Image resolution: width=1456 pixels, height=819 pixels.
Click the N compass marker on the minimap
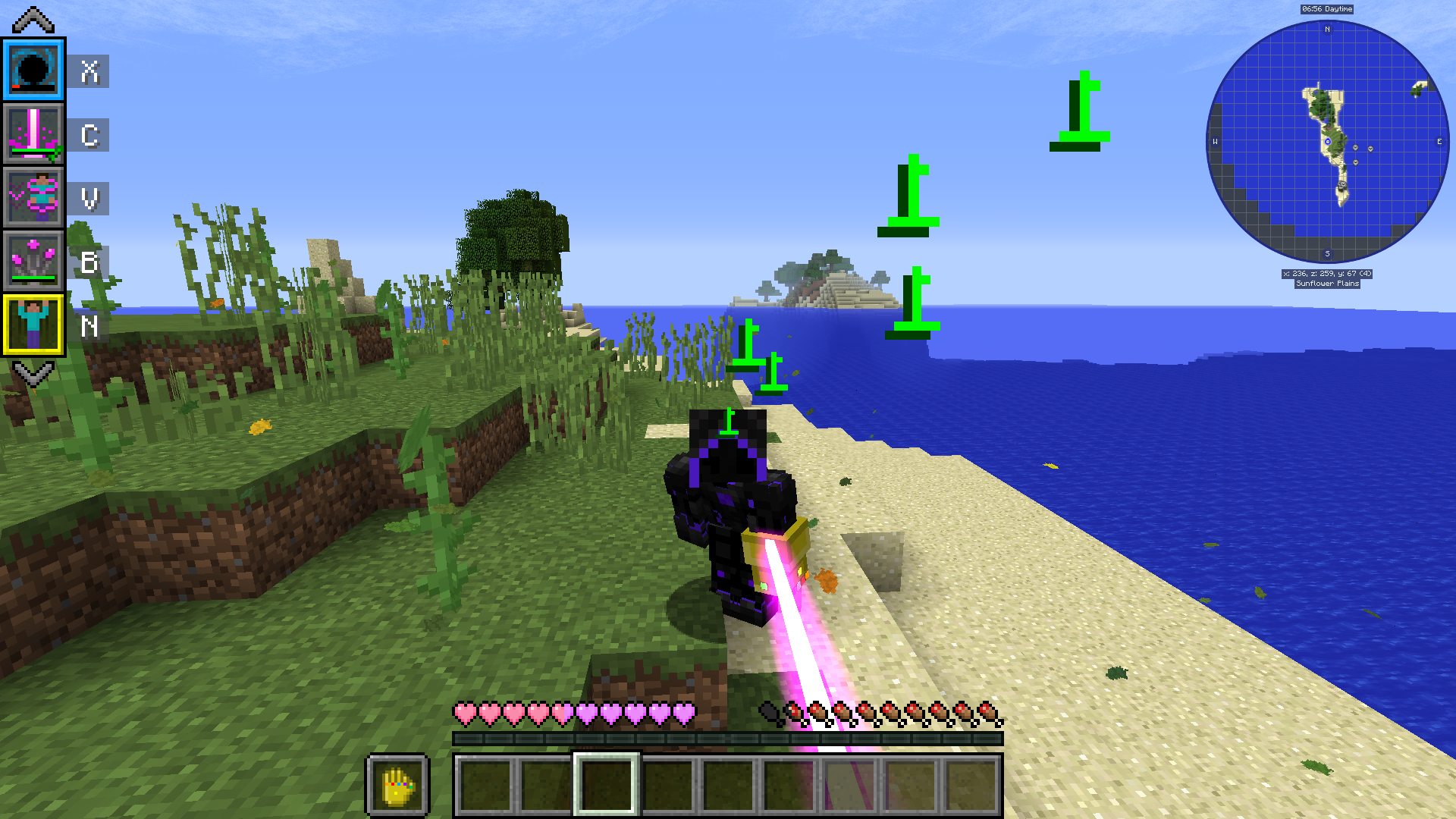(1327, 29)
